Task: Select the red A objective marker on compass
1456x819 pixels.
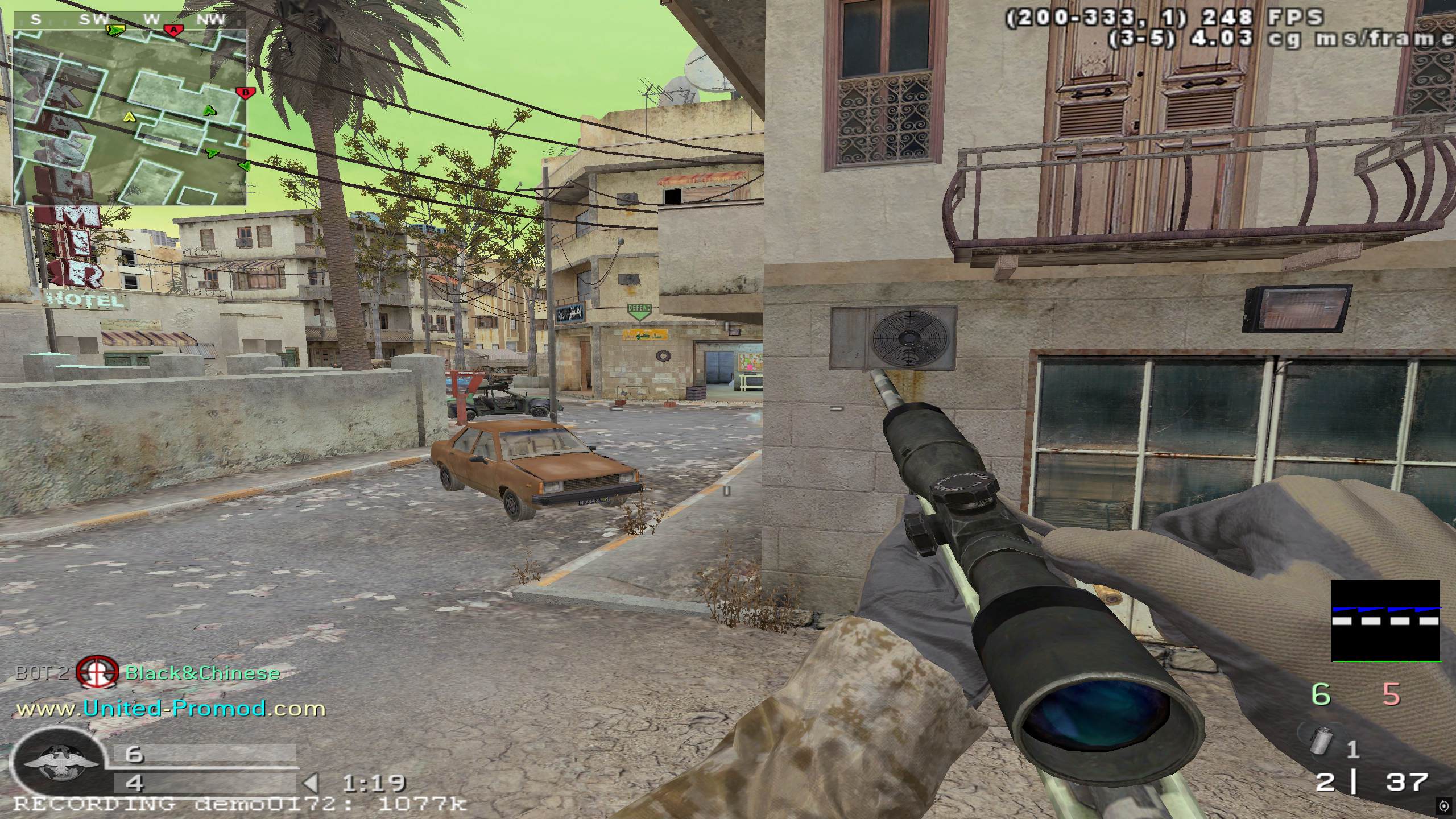Action: (173, 30)
